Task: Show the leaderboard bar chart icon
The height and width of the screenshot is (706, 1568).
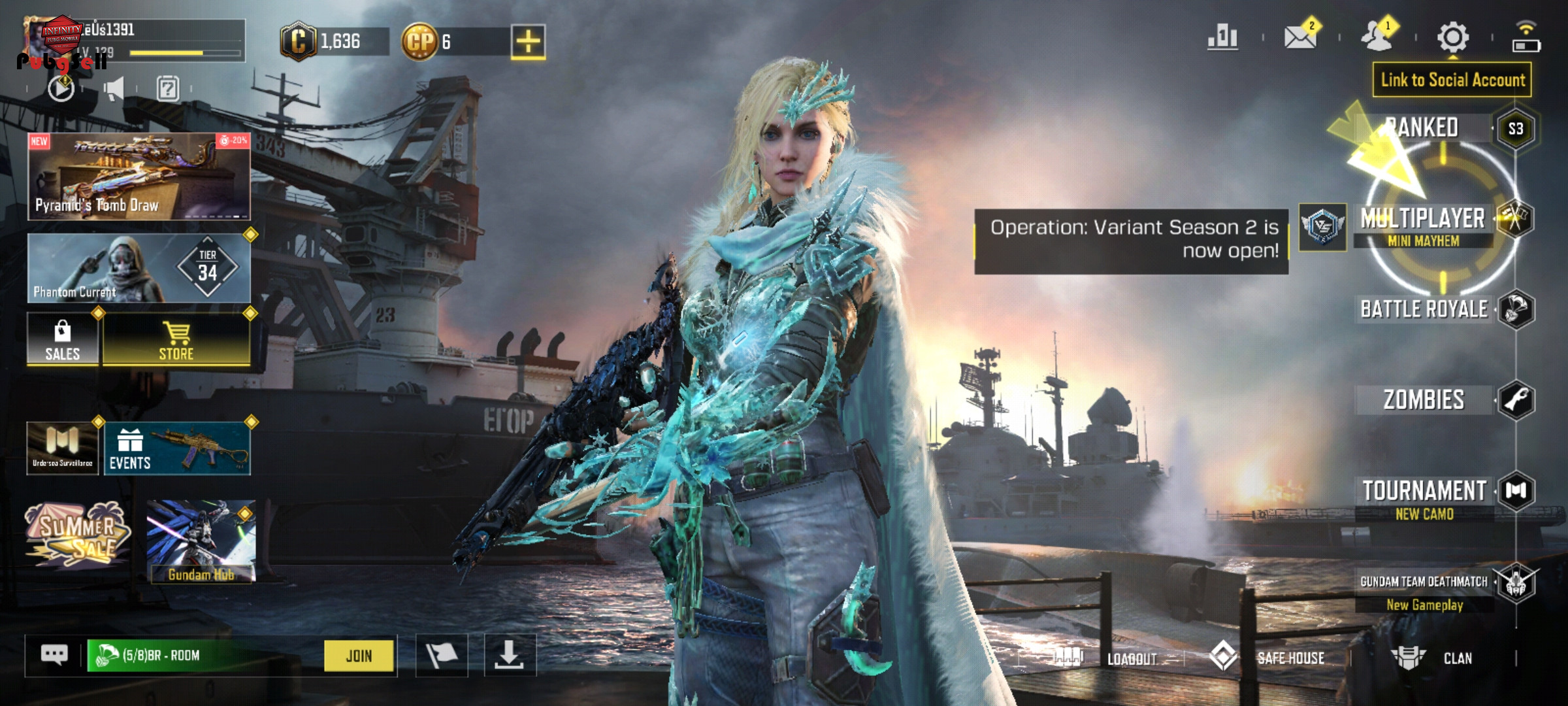Action: coord(1222,37)
